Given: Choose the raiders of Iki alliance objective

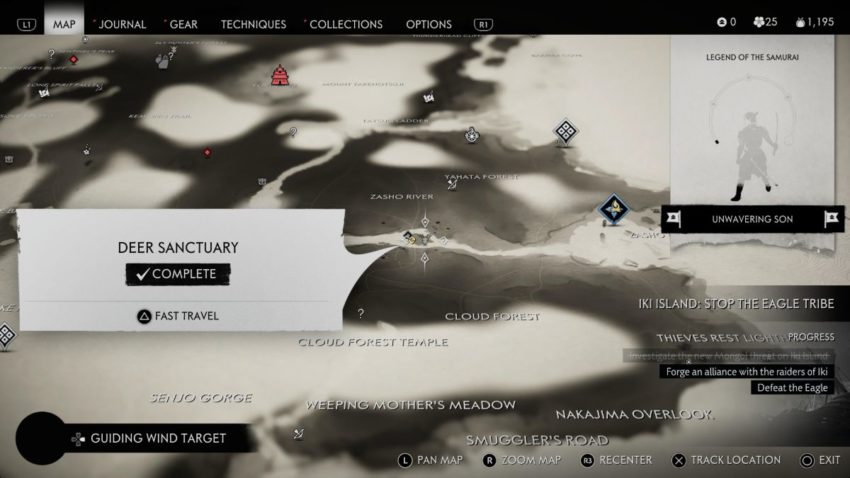Looking at the screenshot, I should [746, 372].
